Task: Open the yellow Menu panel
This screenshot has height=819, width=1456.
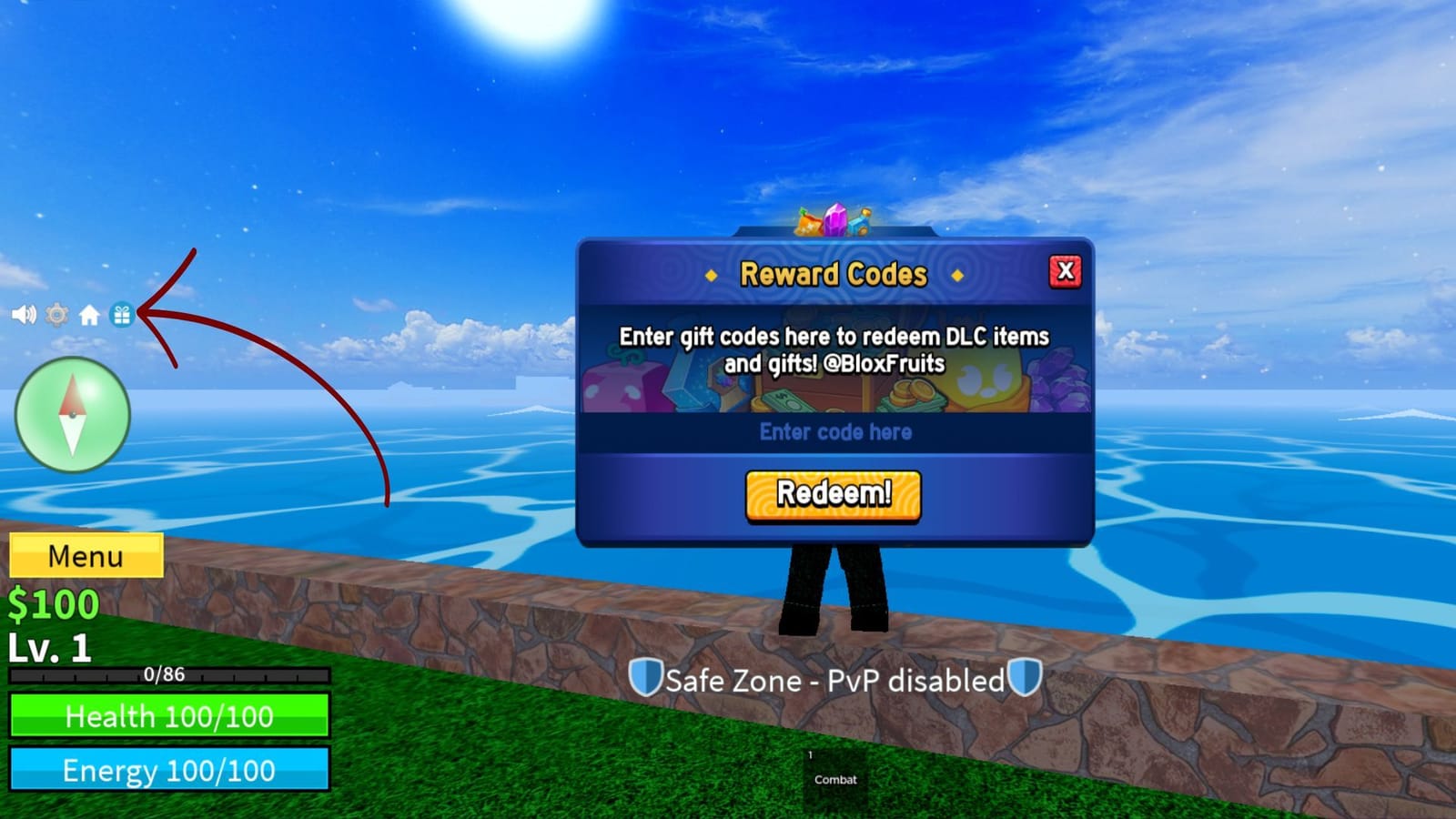Action: coord(86,556)
